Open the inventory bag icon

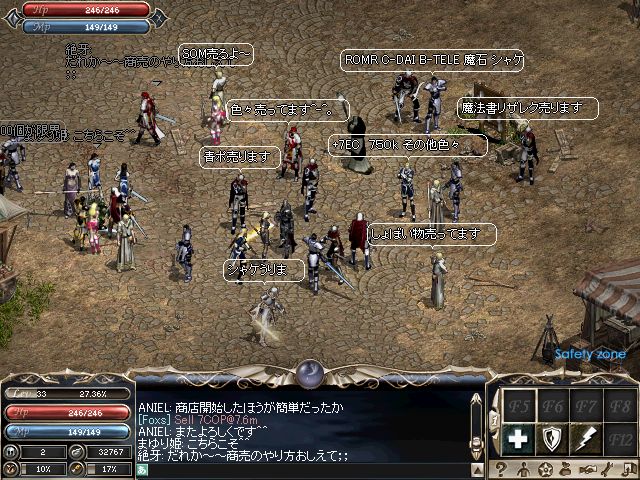point(567,469)
